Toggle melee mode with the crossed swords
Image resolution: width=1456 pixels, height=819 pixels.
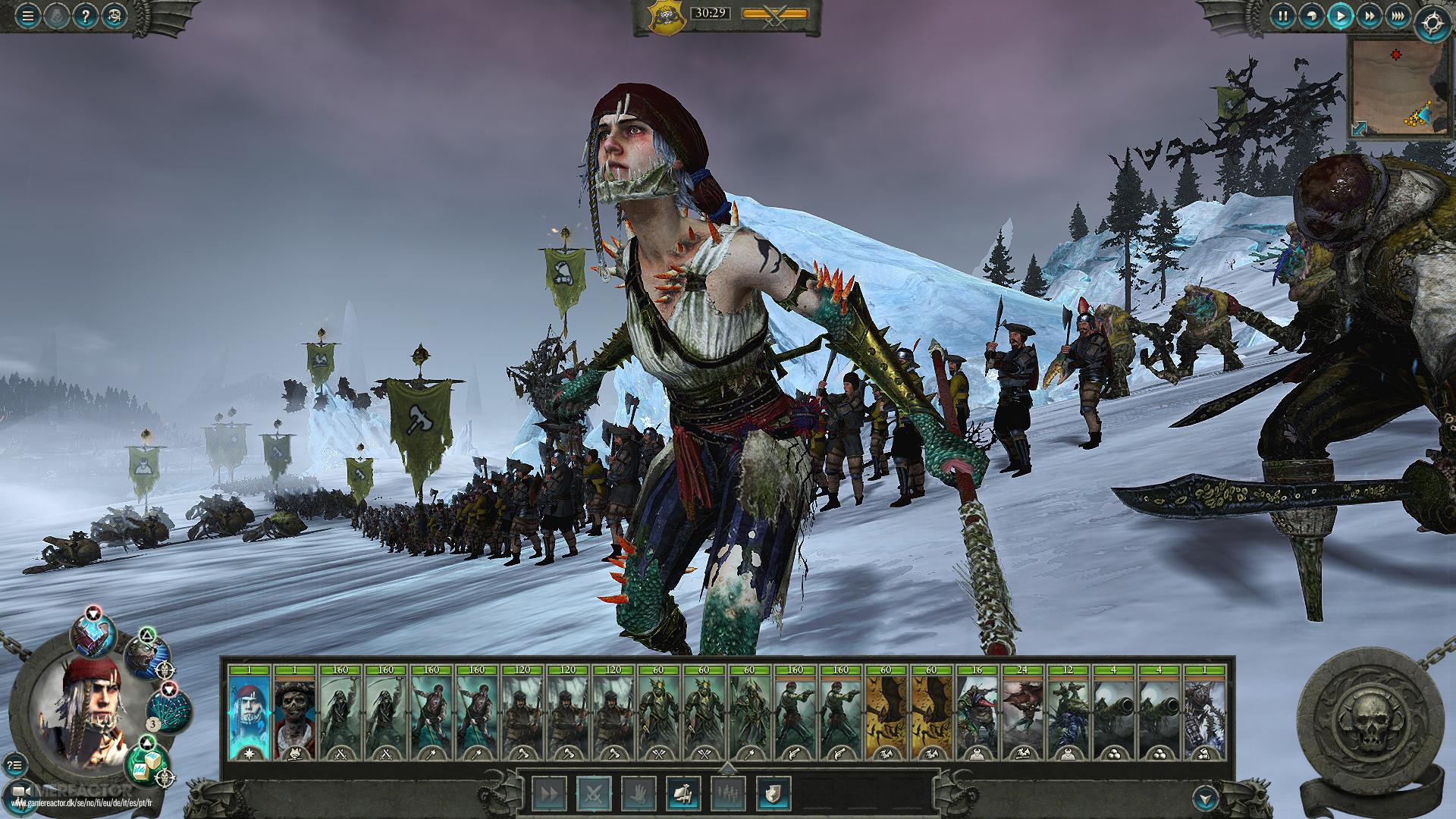[x=593, y=792]
